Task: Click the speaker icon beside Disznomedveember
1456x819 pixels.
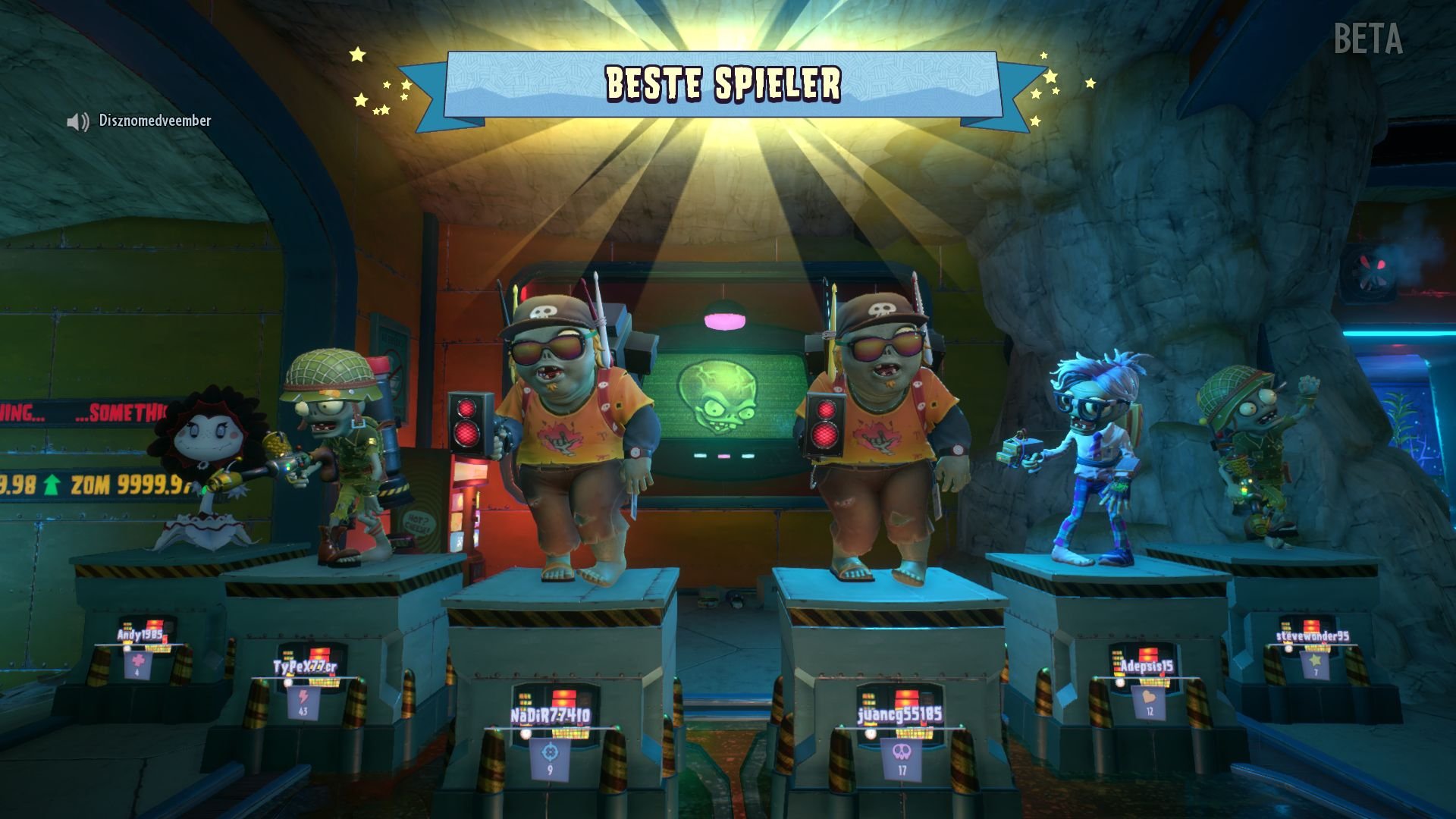Action: [x=78, y=120]
